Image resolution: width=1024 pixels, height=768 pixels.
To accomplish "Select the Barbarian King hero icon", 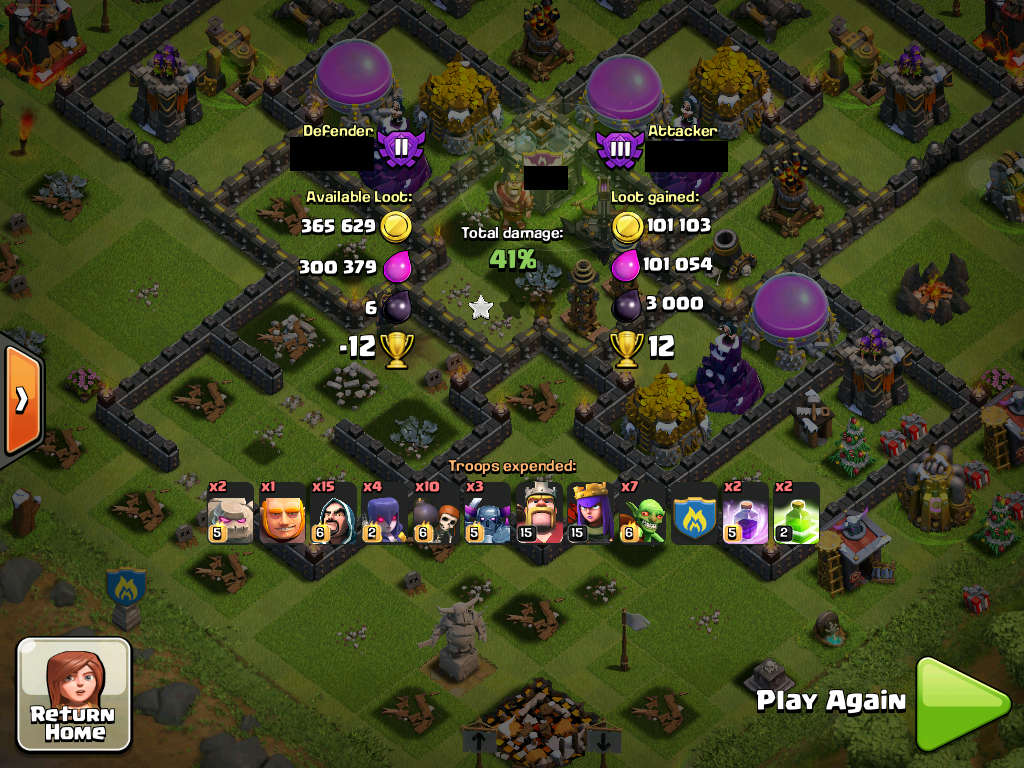I will pyautogui.click(x=539, y=514).
